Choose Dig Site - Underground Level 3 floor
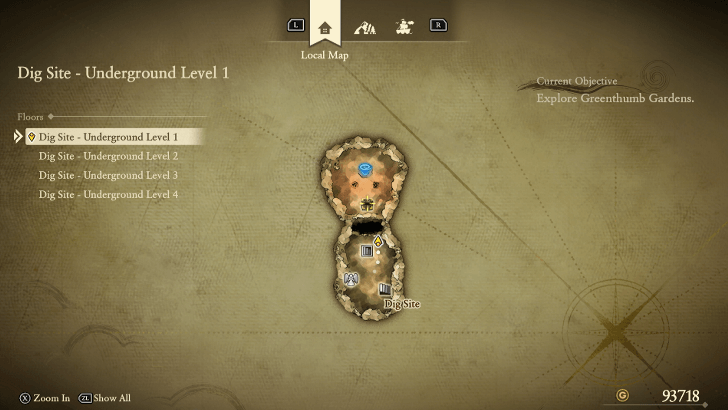The width and height of the screenshot is (728, 410). [108, 175]
